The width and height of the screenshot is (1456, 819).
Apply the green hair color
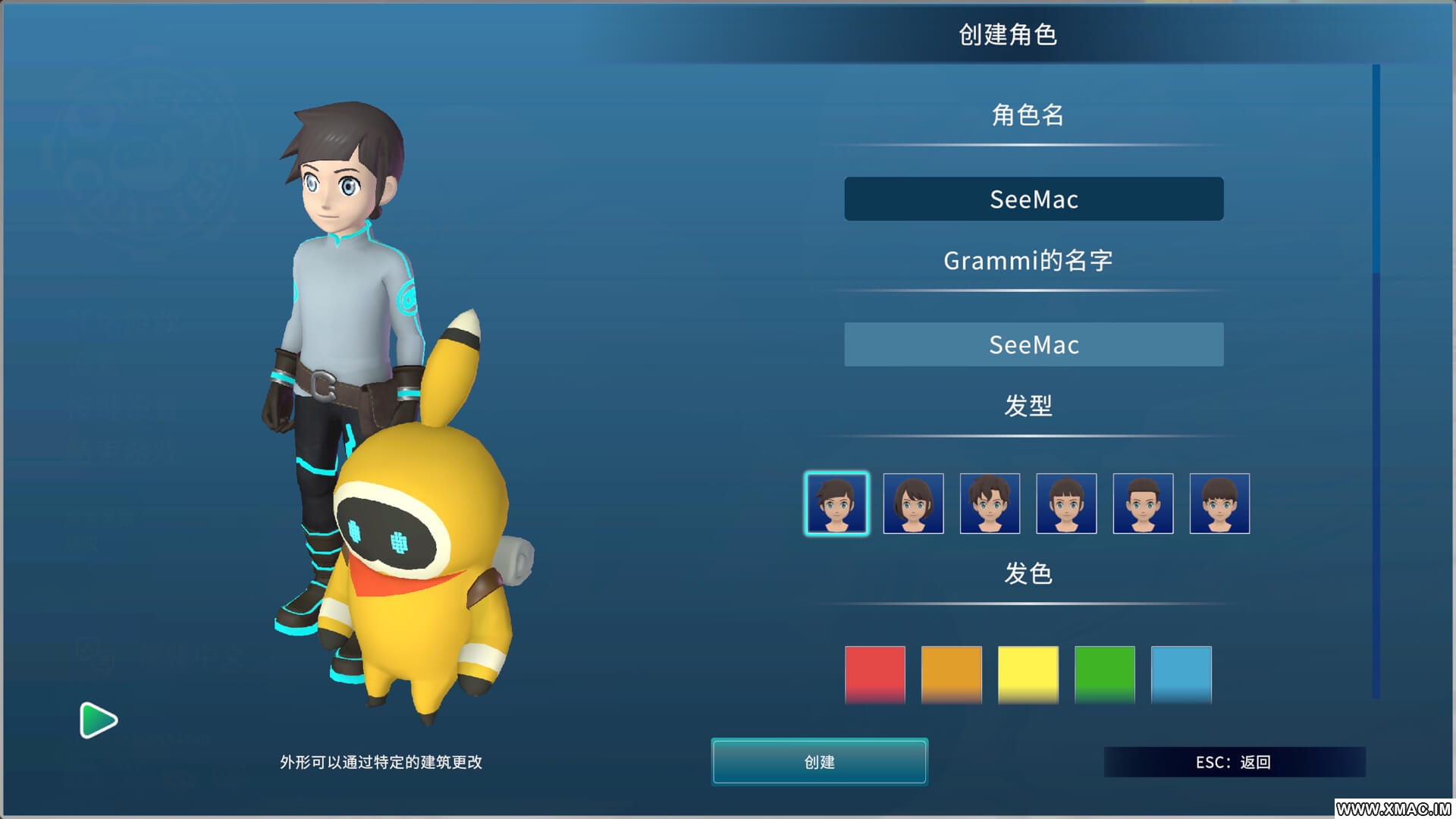point(1105,674)
